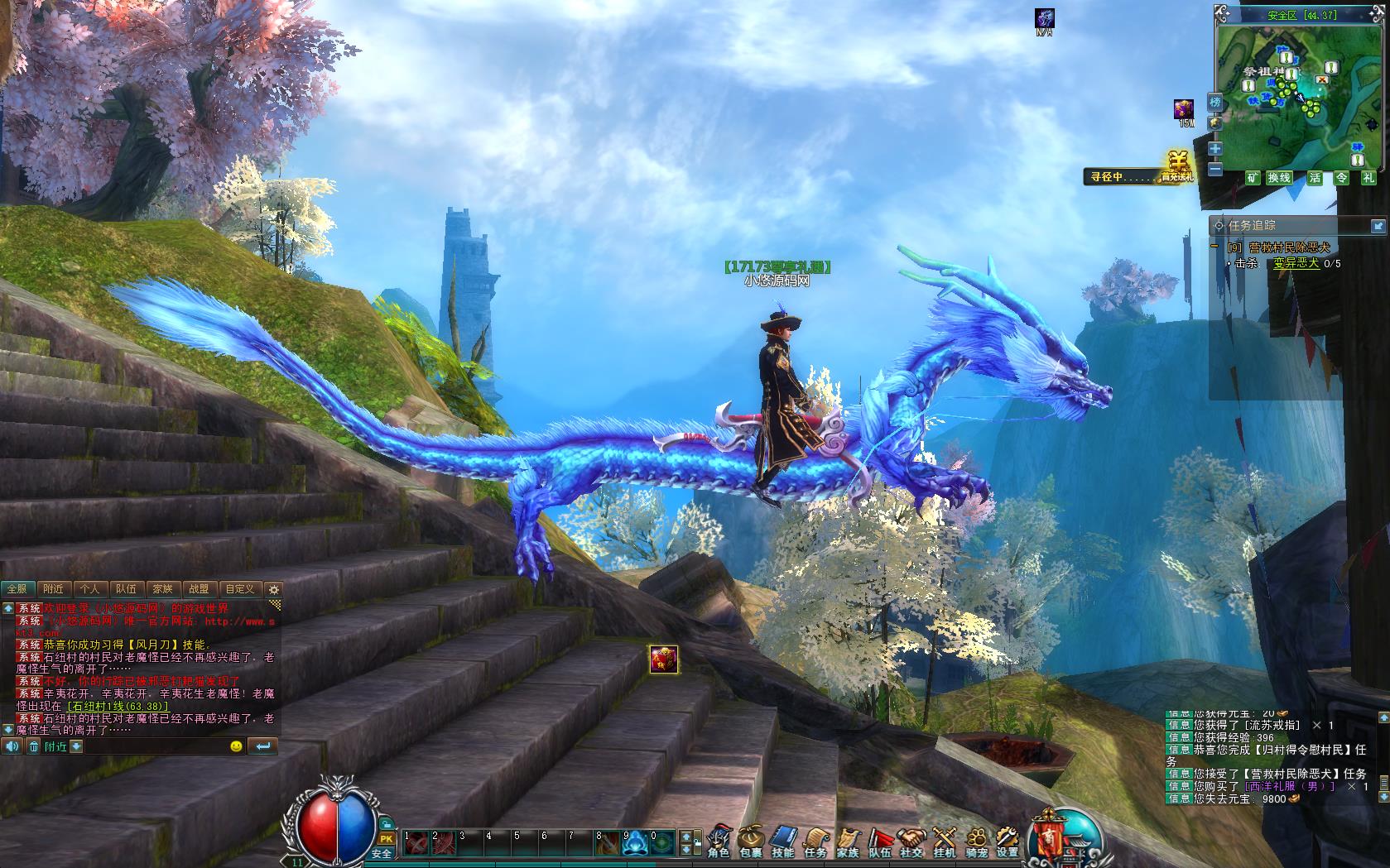Click the 换线 switch-line button
Screen dimensions: 1390x868
(1279, 178)
